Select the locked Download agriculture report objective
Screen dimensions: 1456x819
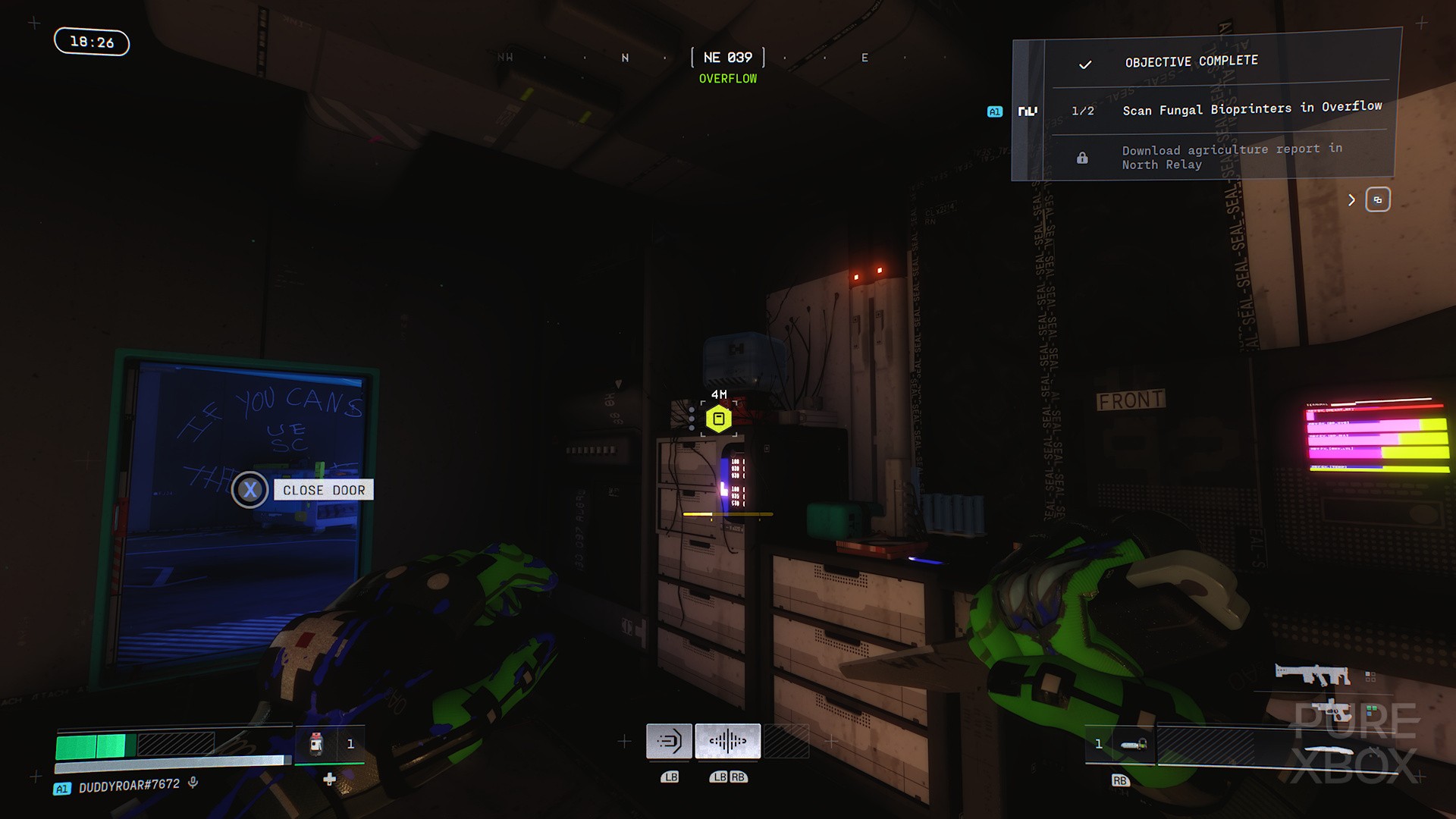coord(1232,157)
